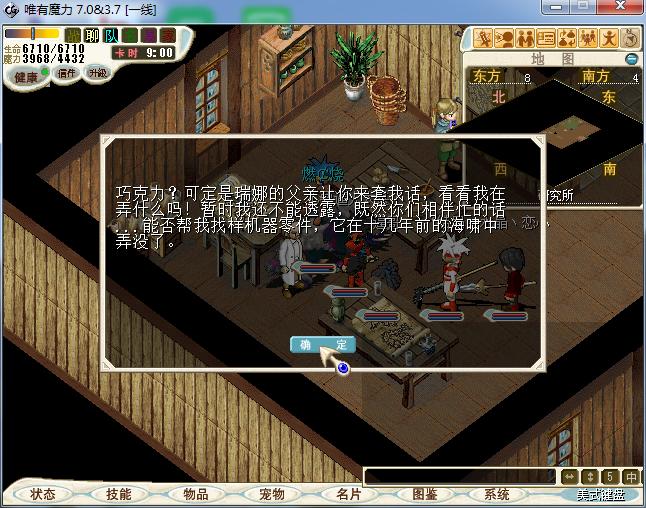Confirm the dialogue with 确定 button
Viewport: 646px width, 508px height.
pos(323,344)
